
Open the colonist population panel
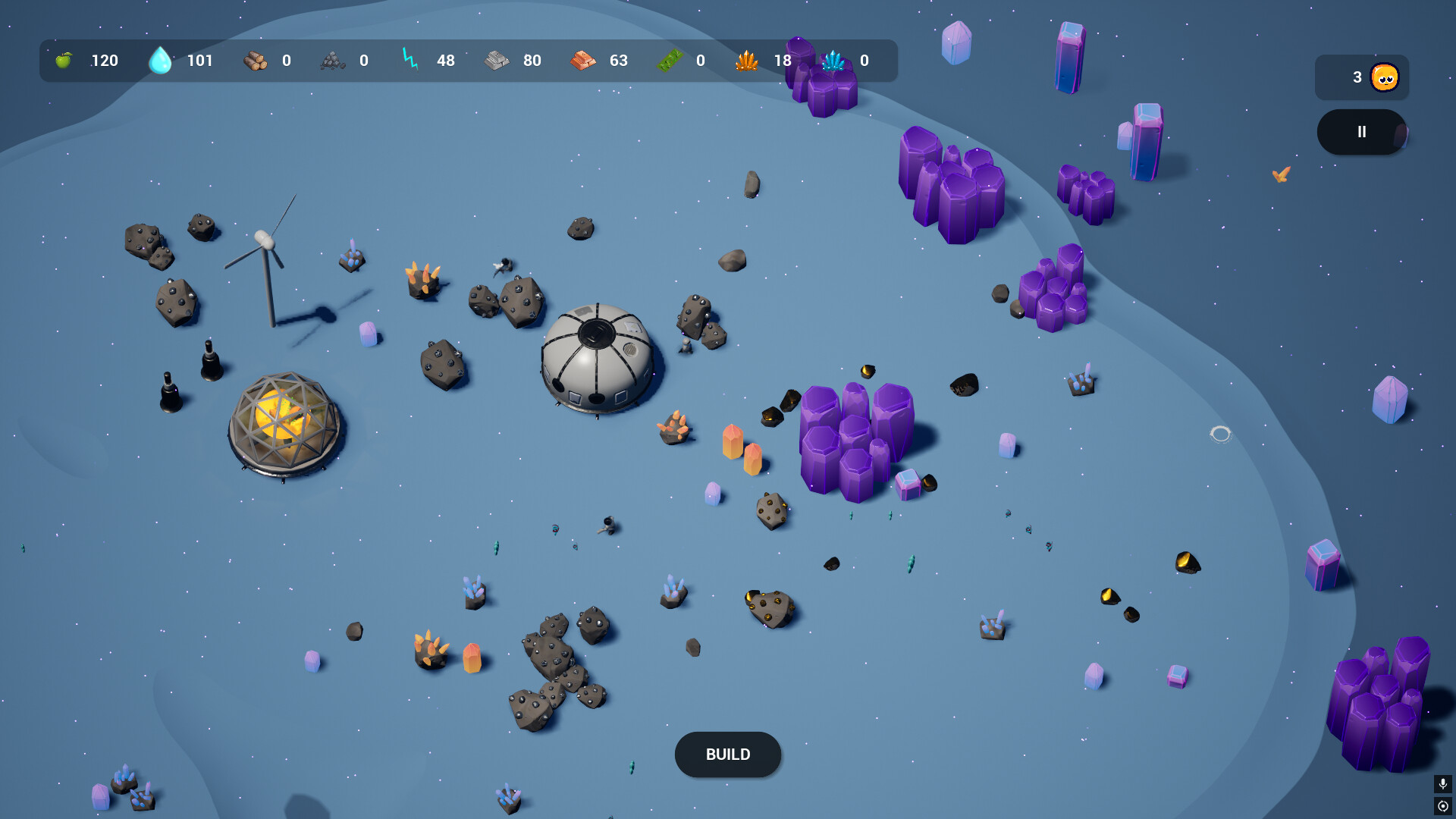tap(1362, 77)
